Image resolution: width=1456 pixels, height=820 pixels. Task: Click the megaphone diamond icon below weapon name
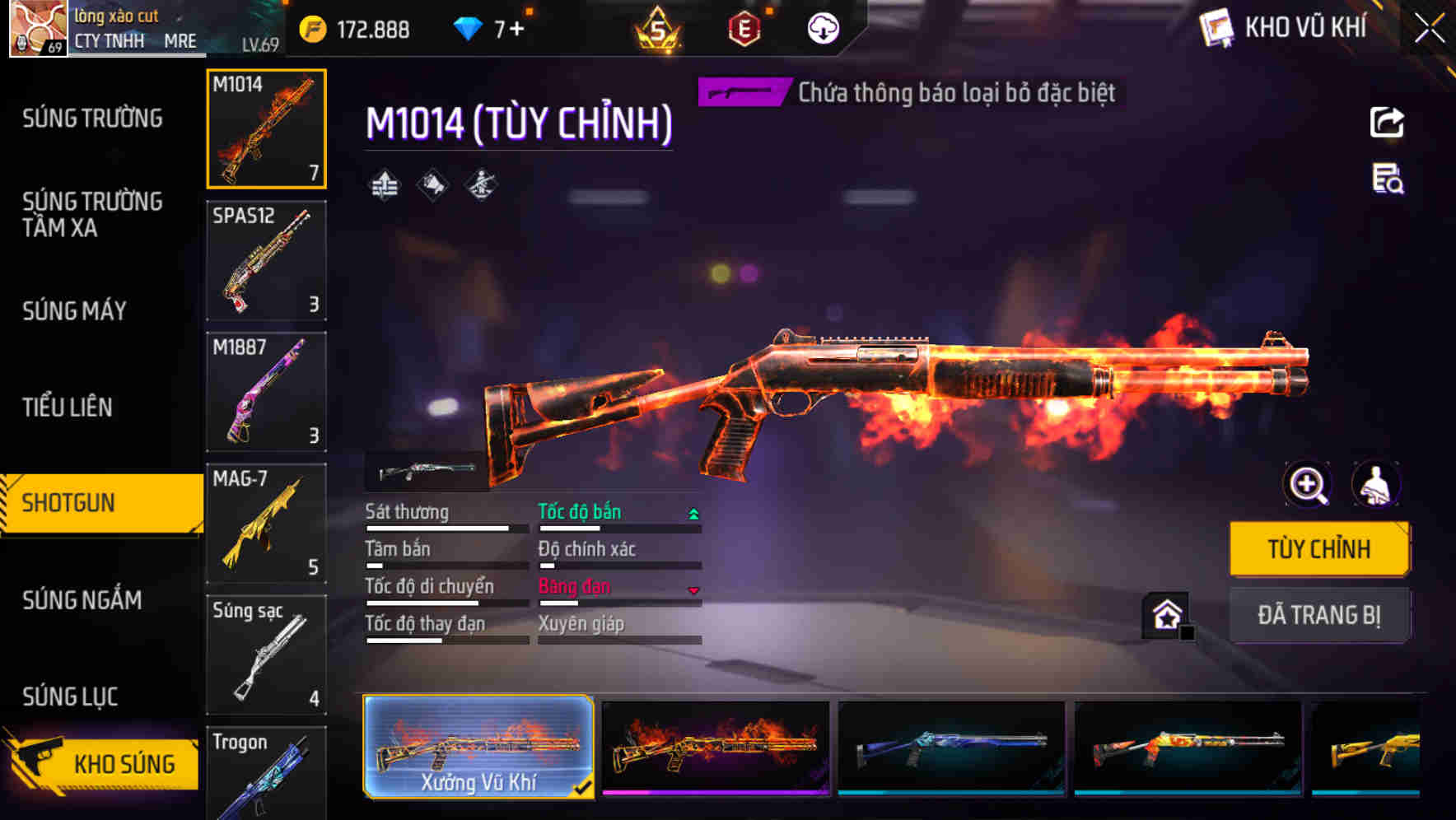[431, 185]
